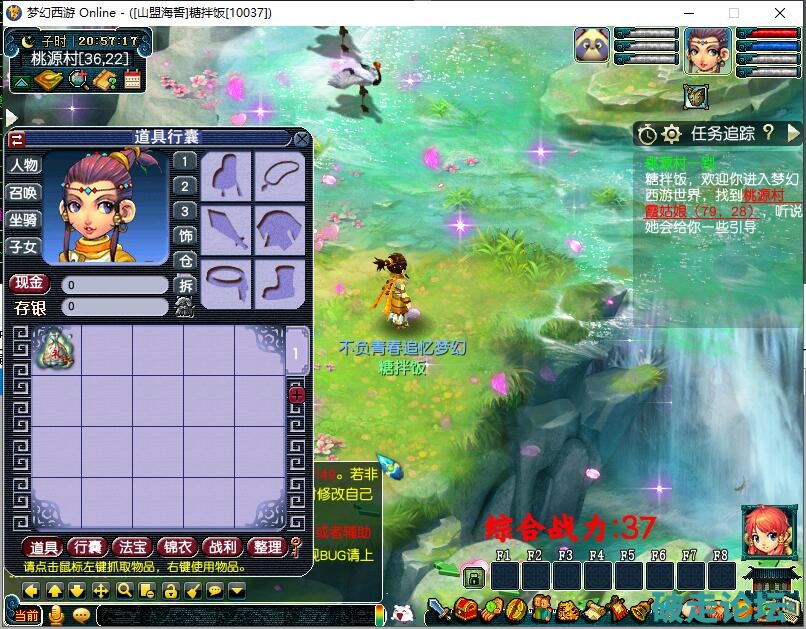Close the game window

(780, 13)
